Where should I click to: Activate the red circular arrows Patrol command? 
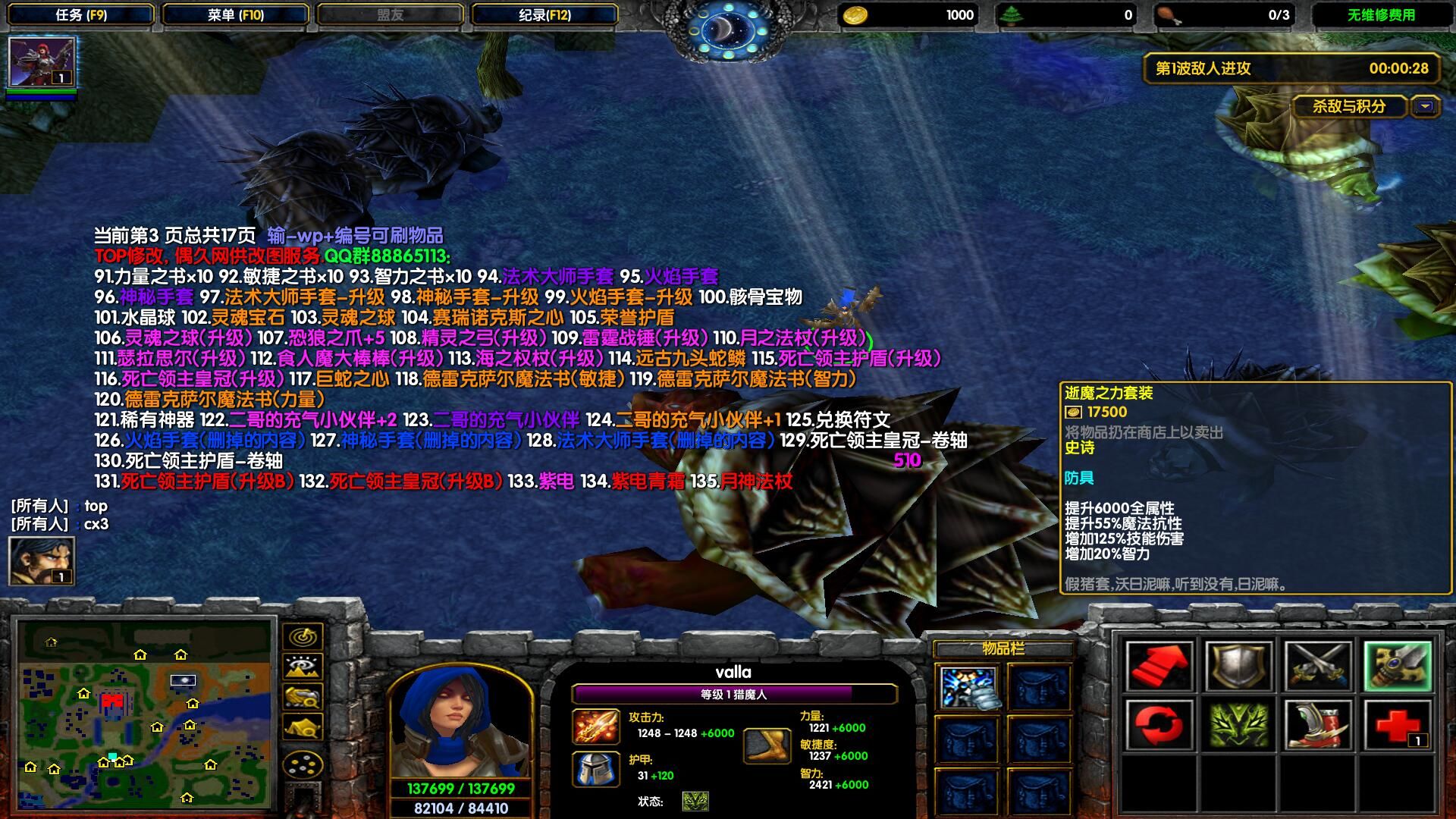coord(1159,725)
